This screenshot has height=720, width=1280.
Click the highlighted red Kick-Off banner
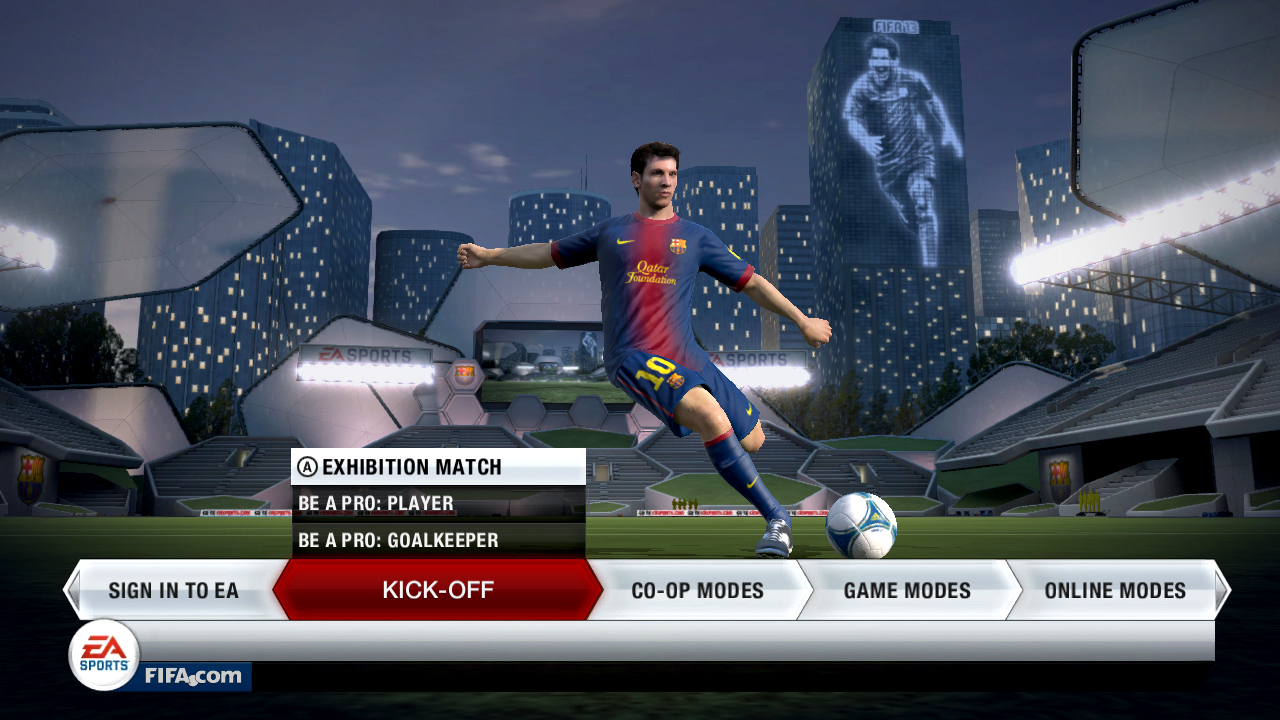point(437,590)
